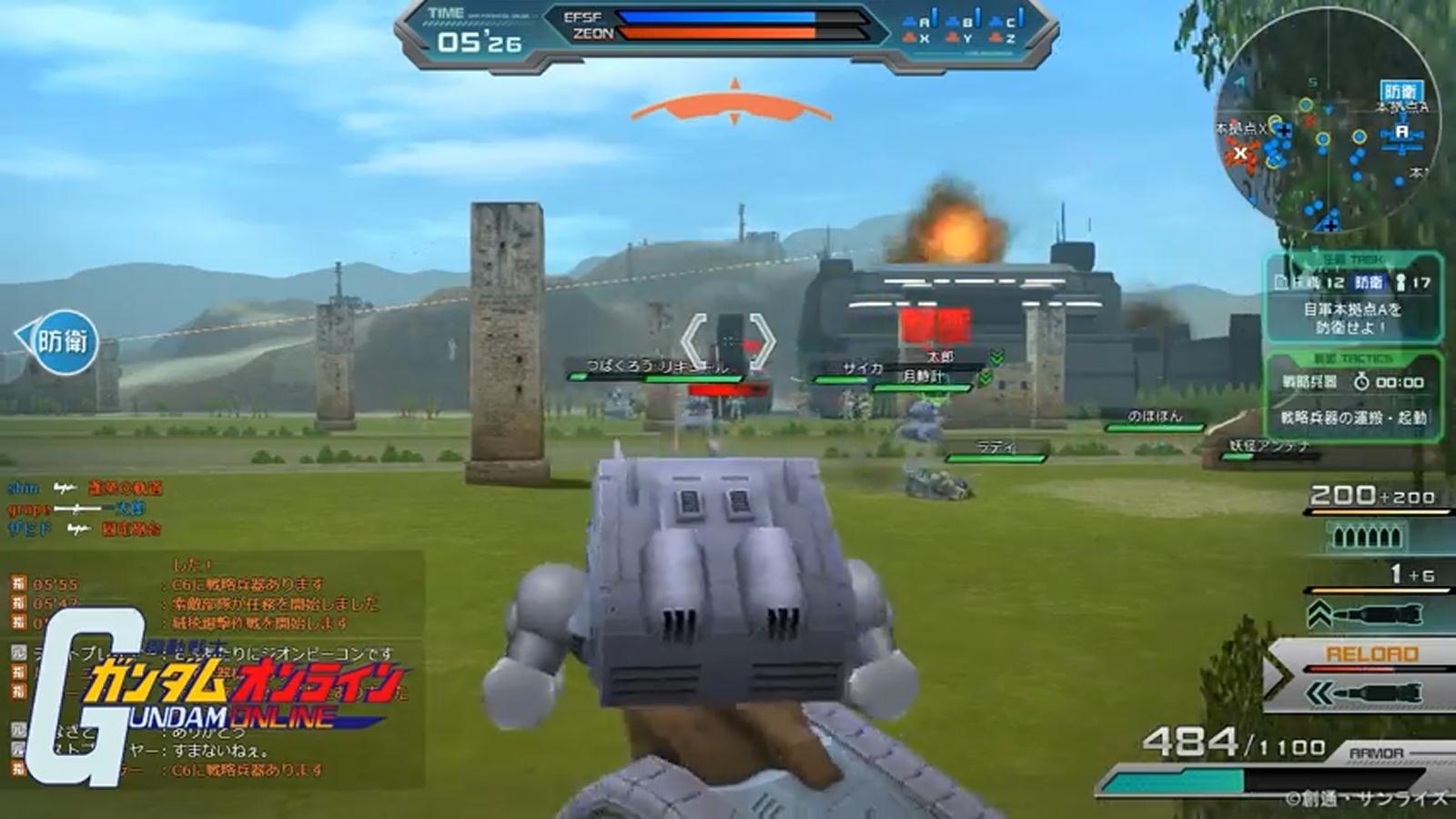Select the blue EFSF team A squad icon

[910, 22]
